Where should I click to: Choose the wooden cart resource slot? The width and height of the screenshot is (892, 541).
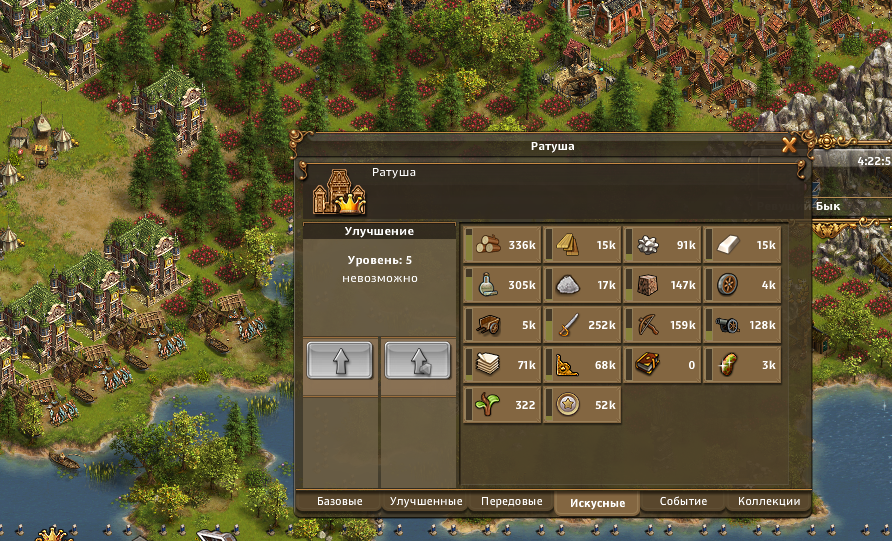click(503, 325)
